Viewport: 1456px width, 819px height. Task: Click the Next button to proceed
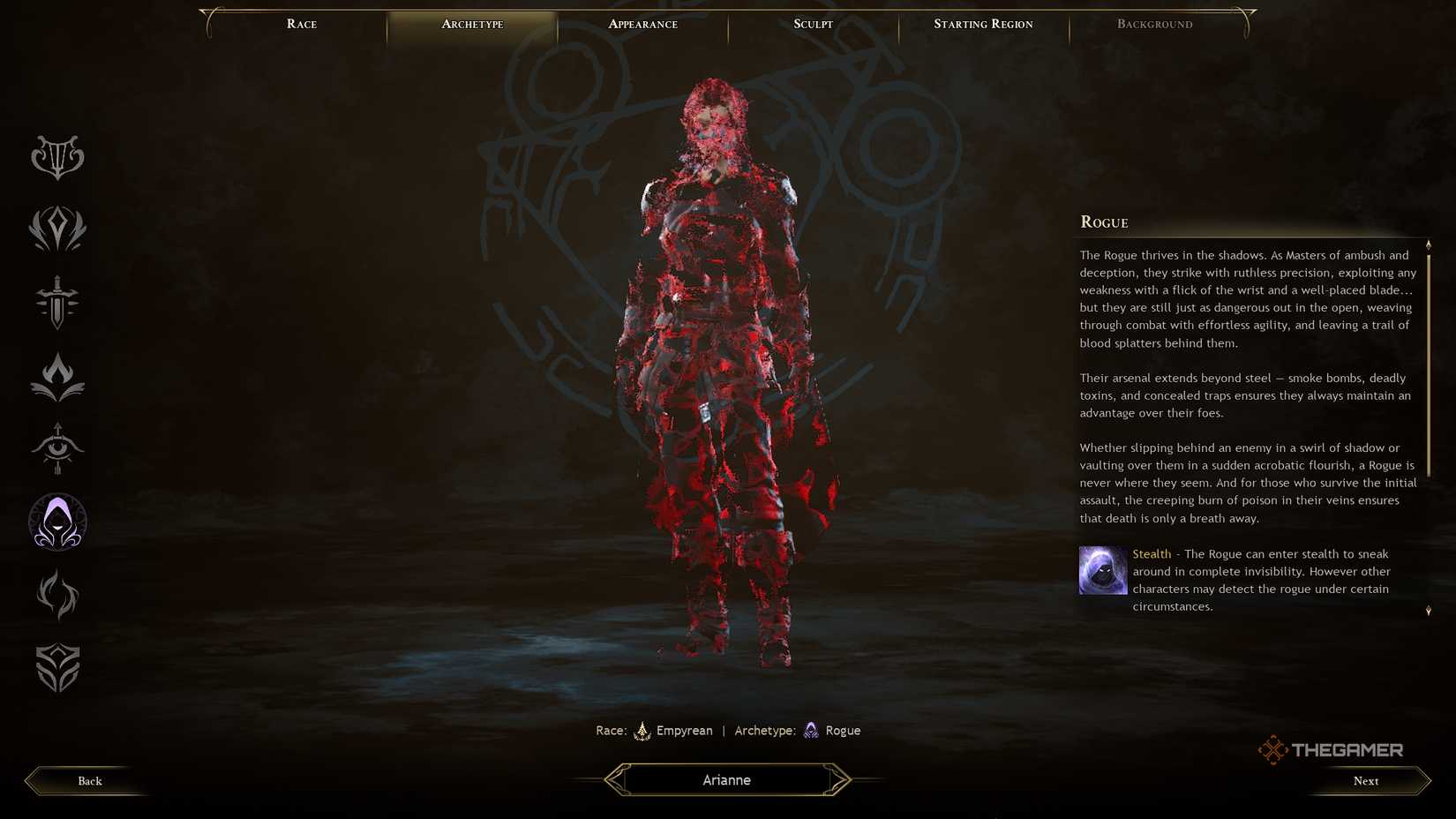click(x=1365, y=780)
